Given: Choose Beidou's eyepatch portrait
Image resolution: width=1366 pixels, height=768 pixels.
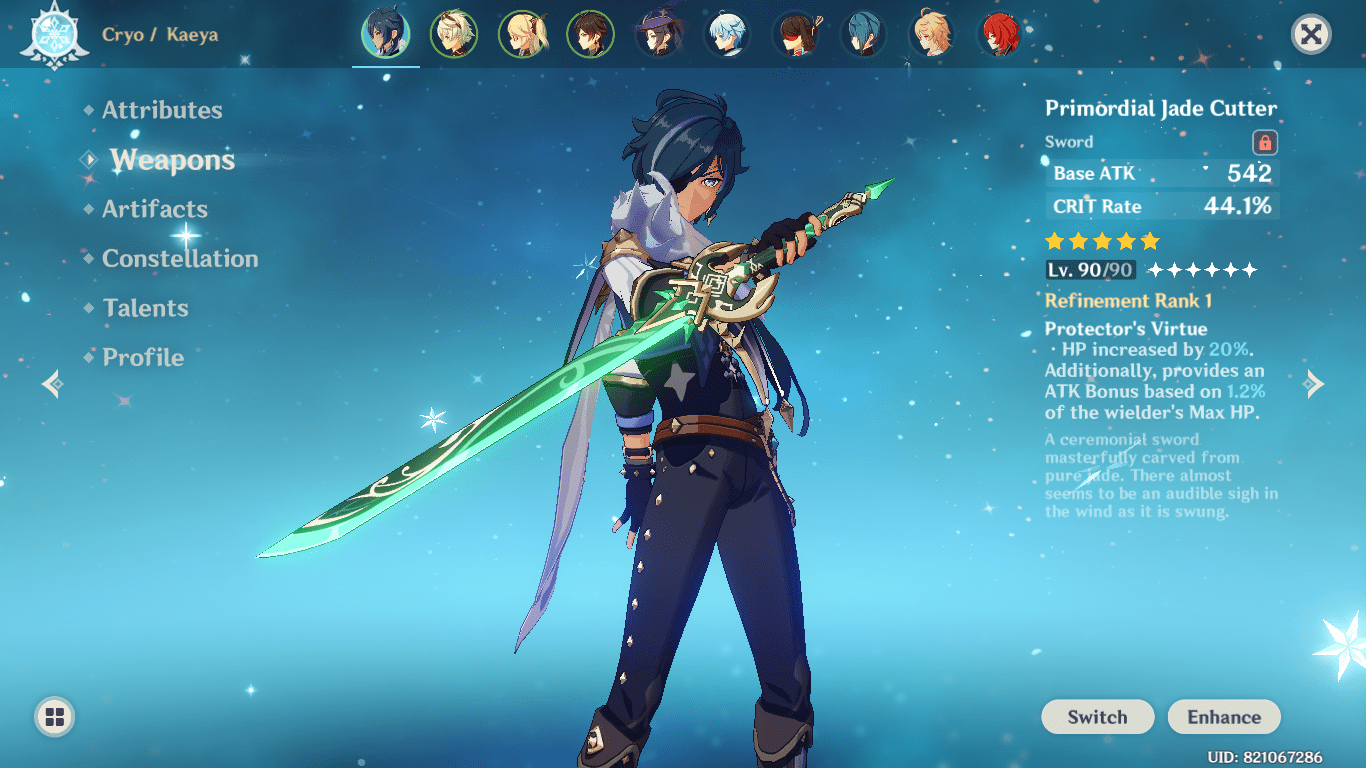Looking at the screenshot, I should click(x=795, y=35).
